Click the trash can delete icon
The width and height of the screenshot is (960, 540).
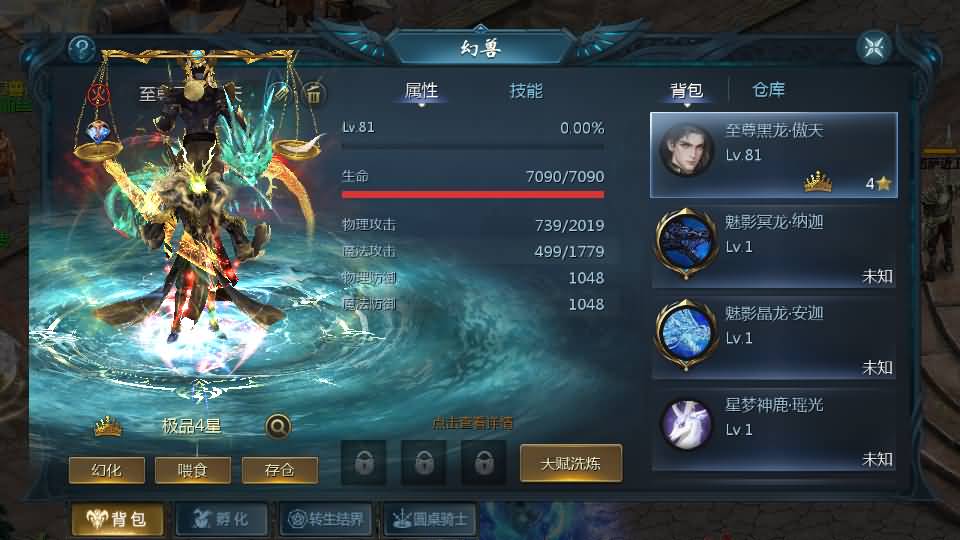point(314,95)
